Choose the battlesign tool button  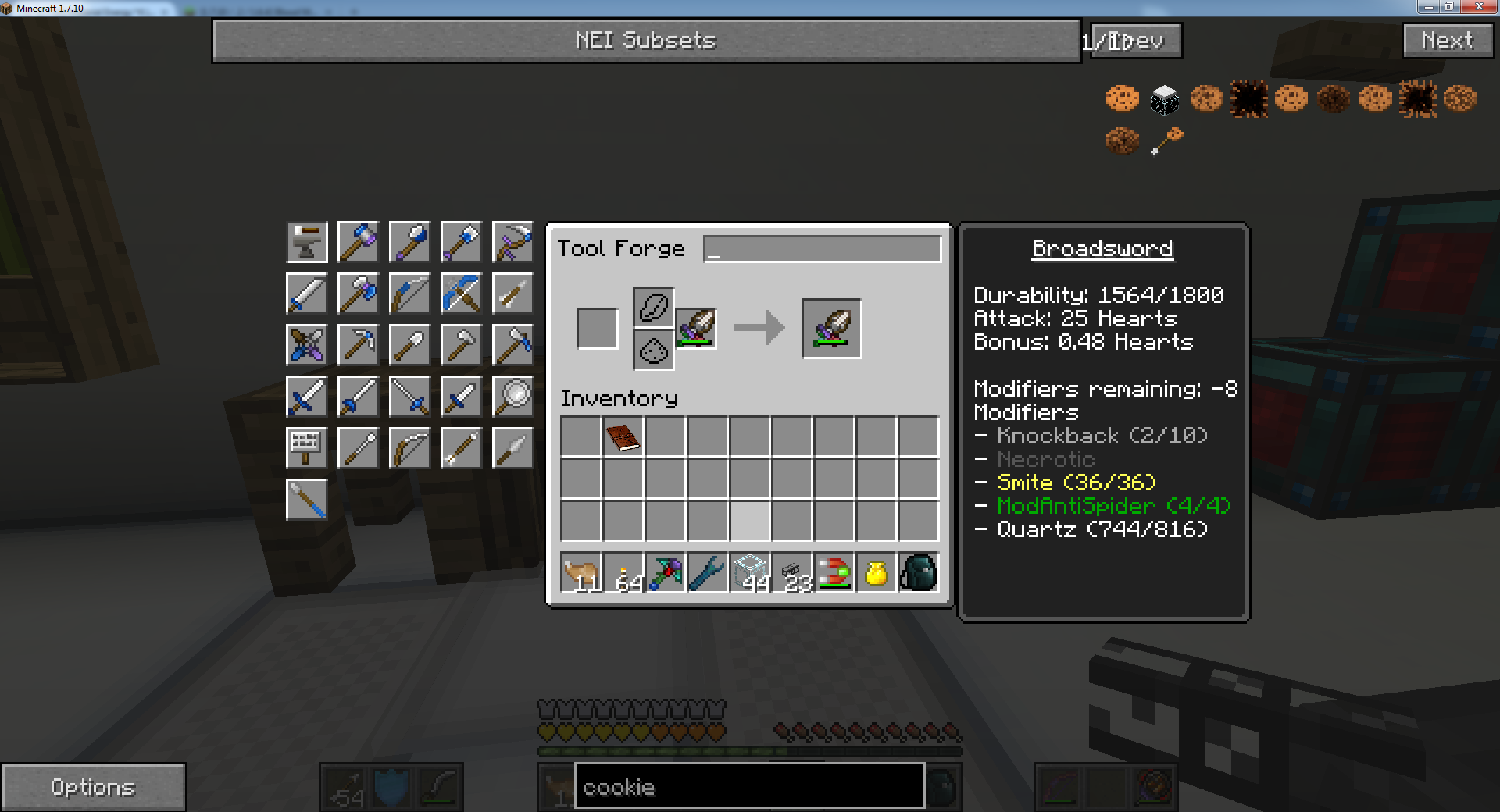307,448
